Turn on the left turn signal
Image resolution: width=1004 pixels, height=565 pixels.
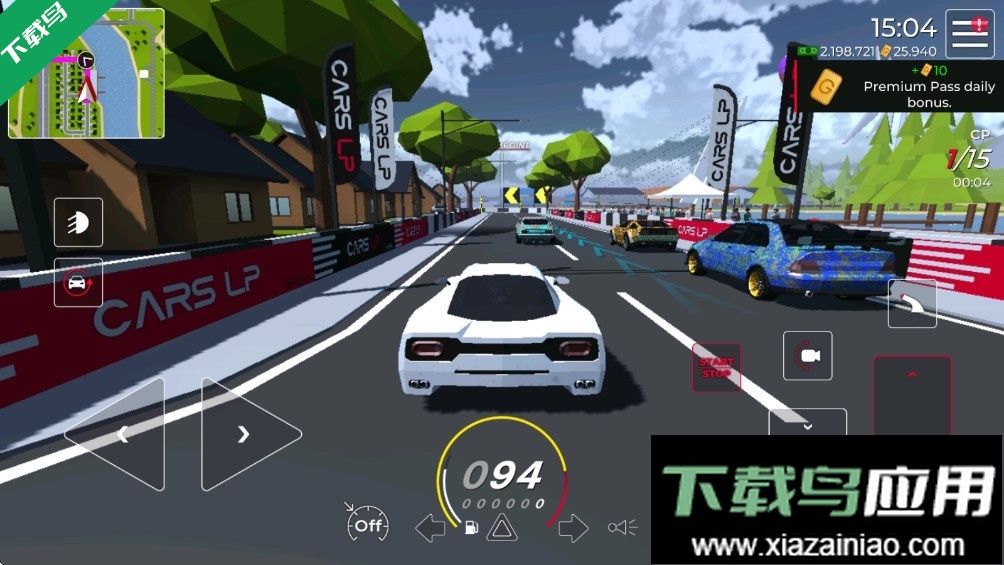coord(430,527)
